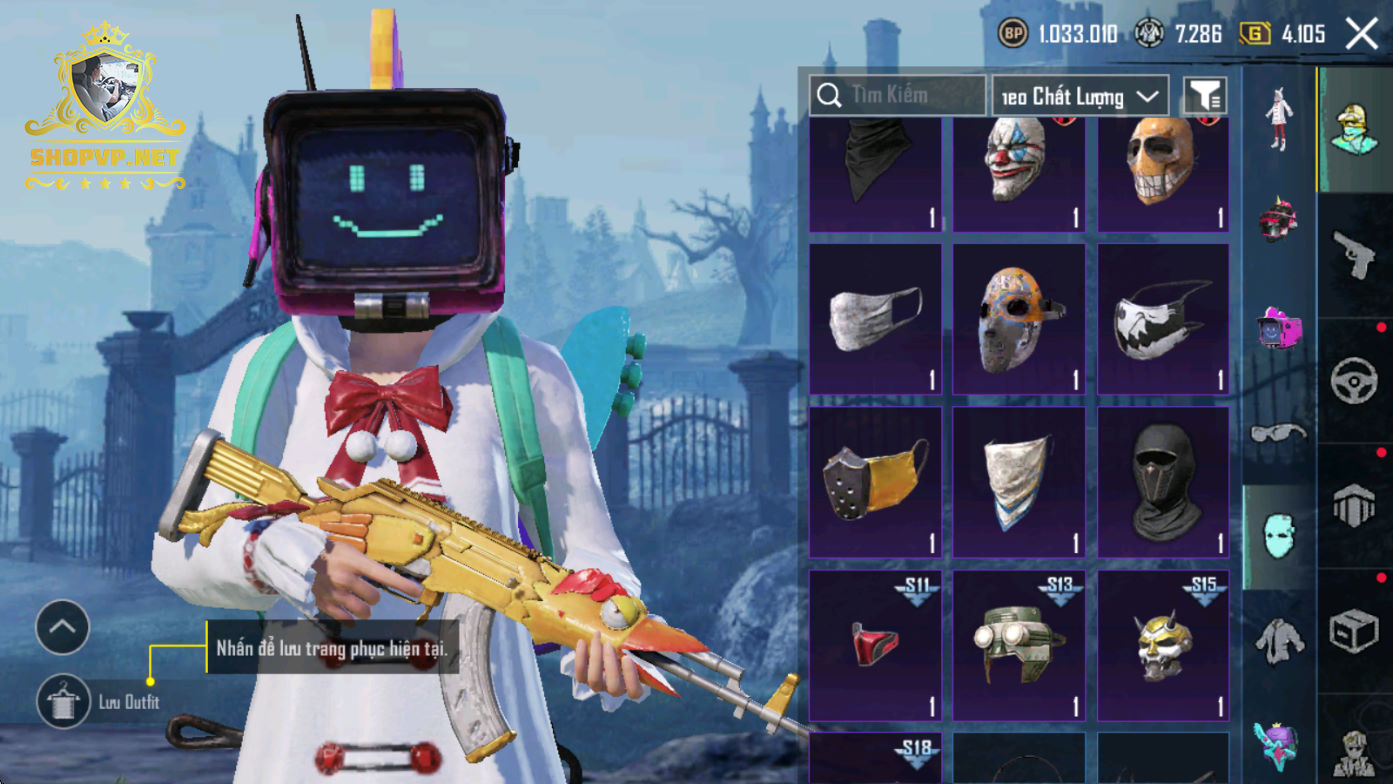Click the Tìm Kiếm search field
Screen dimensions: 1393x784
click(x=897, y=96)
